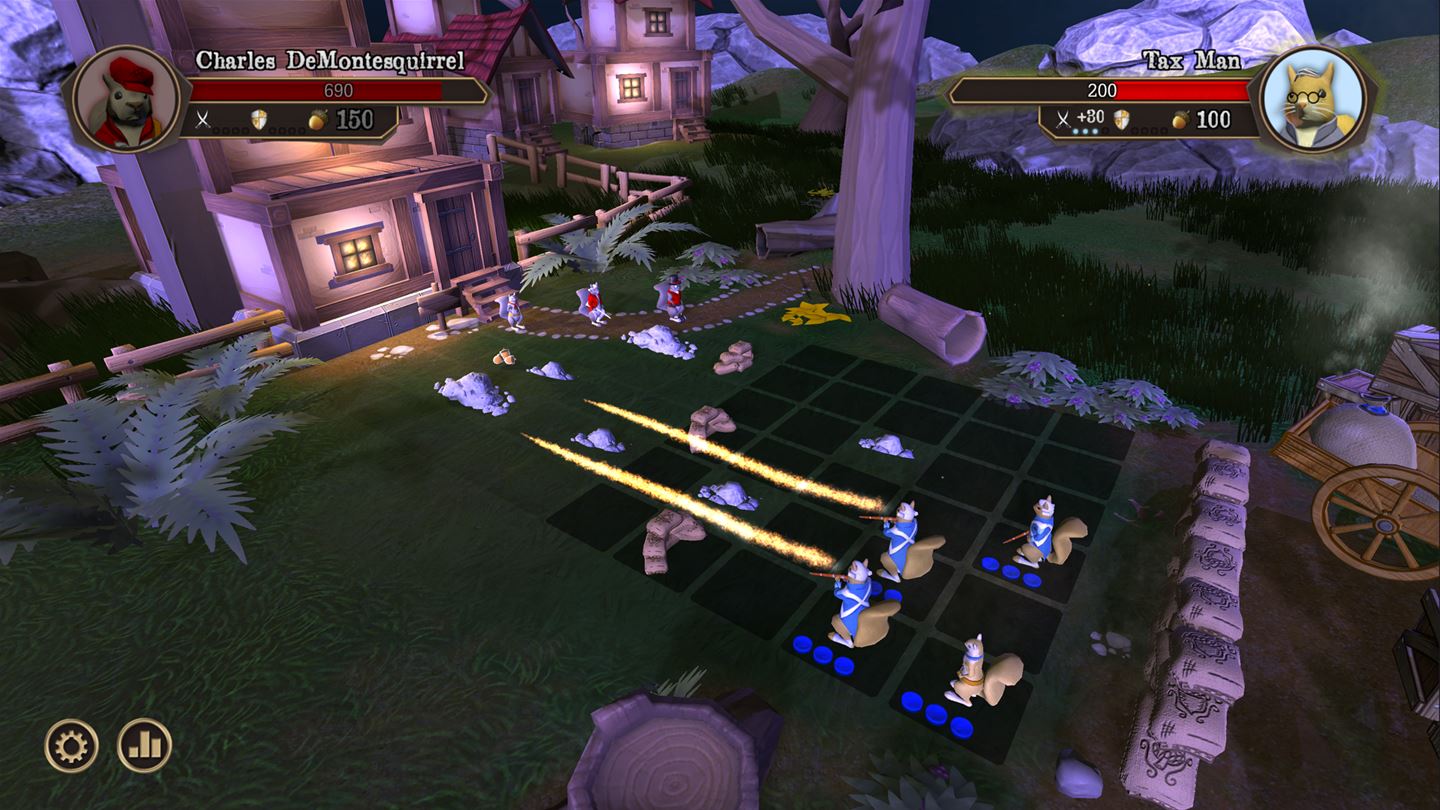Screen dimensions: 1440x810
Task: Click the Tax Man health bar showing 200
Action: coord(1100,90)
